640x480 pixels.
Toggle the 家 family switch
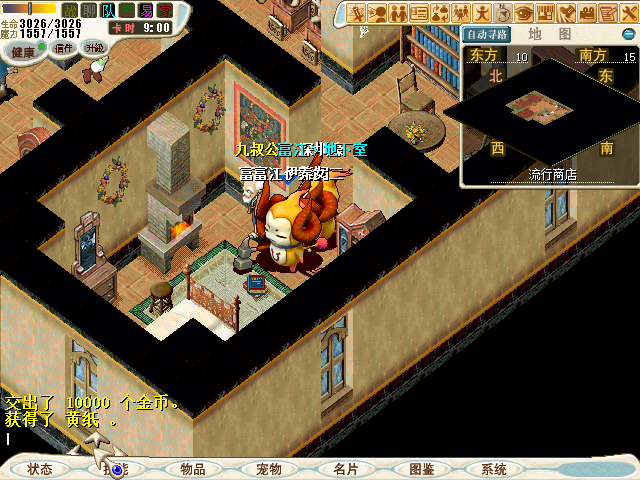165,10
